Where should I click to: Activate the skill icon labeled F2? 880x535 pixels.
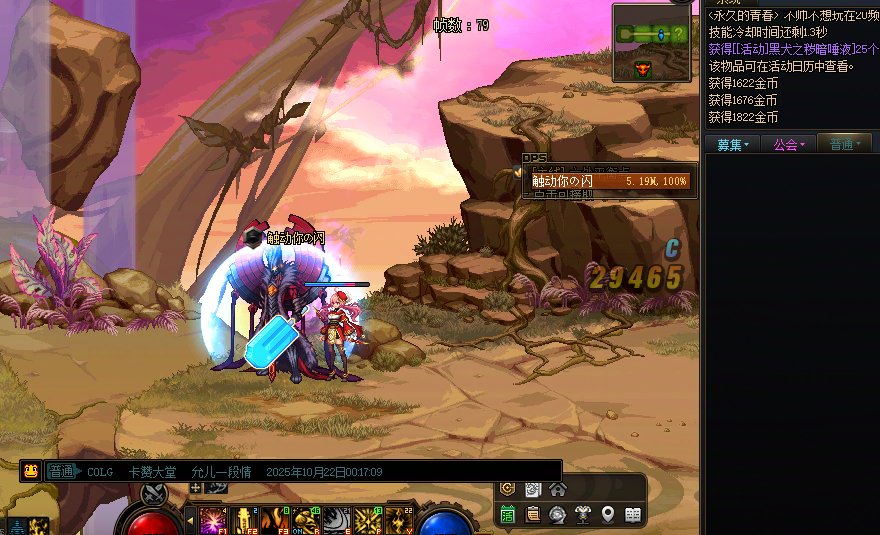[x=242, y=519]
